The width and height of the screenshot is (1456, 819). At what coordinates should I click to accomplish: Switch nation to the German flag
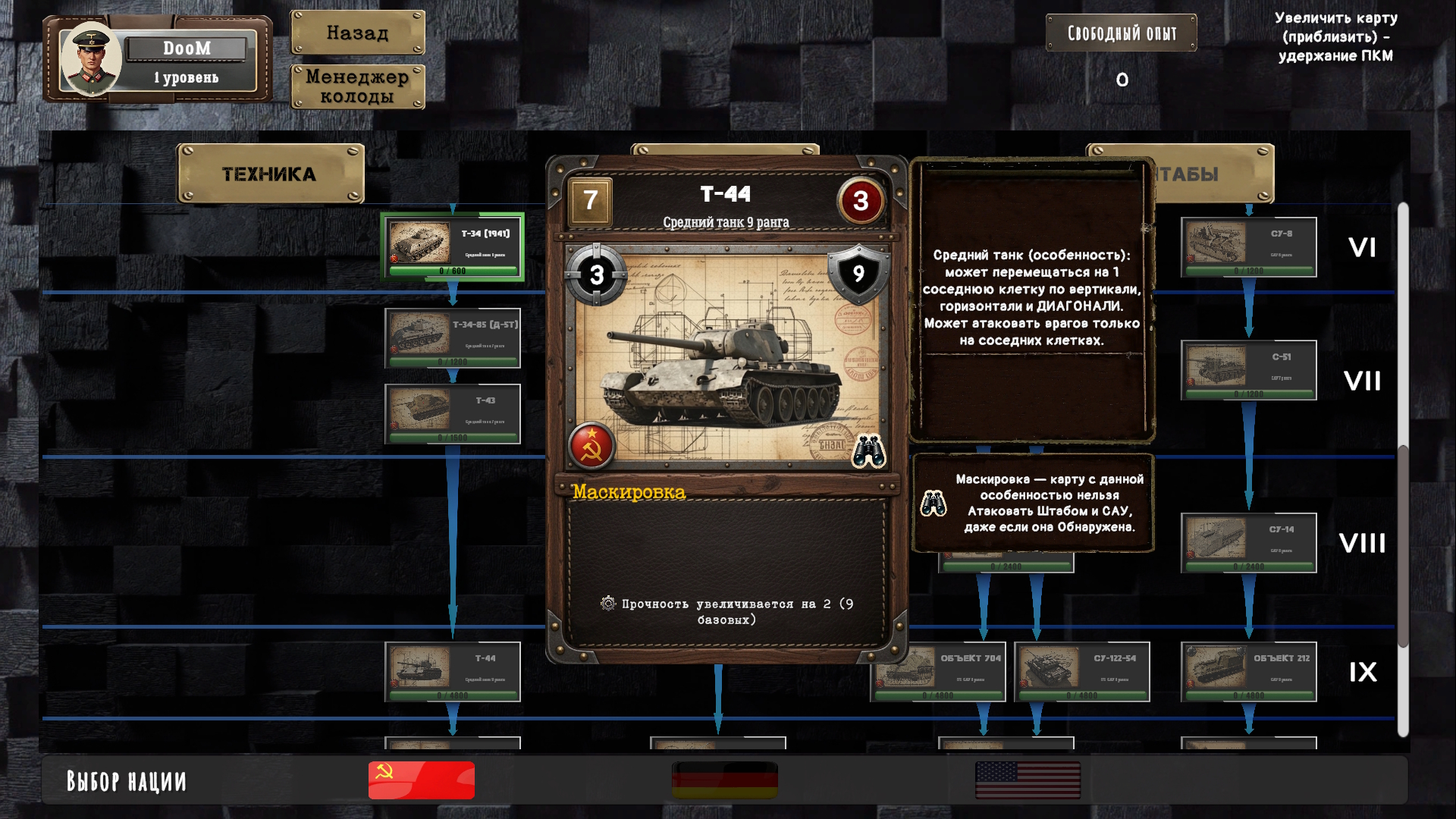tap(725, 780)
